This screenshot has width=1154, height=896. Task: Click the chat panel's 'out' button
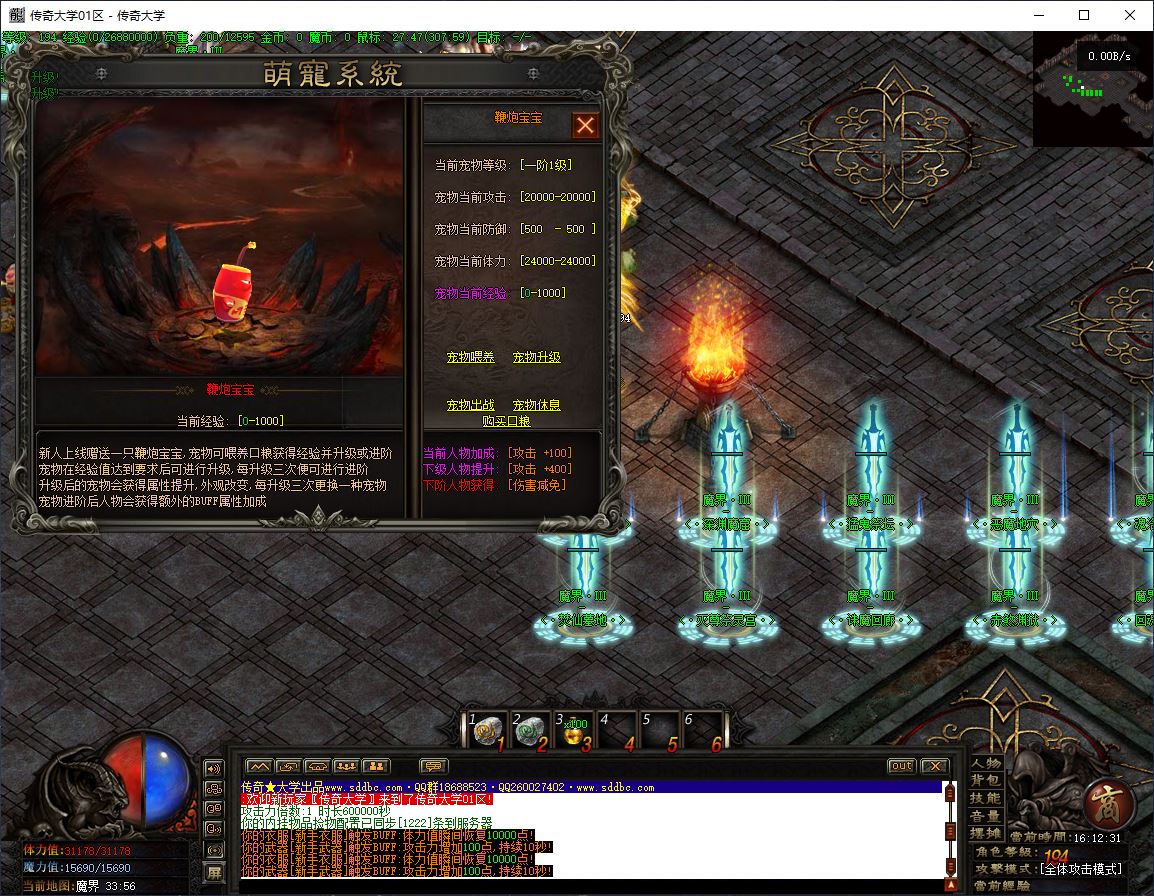point(901,766)
